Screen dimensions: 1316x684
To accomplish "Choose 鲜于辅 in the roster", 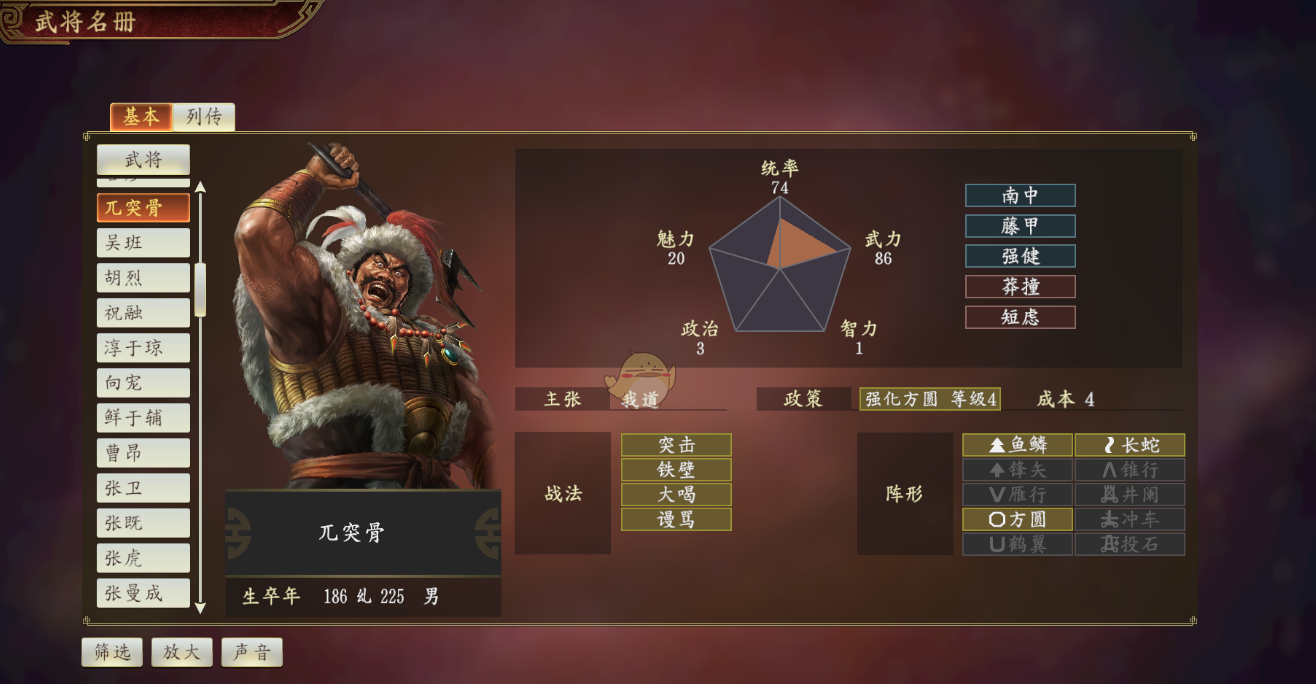I will pyautogui.click(x=143, y=418).
